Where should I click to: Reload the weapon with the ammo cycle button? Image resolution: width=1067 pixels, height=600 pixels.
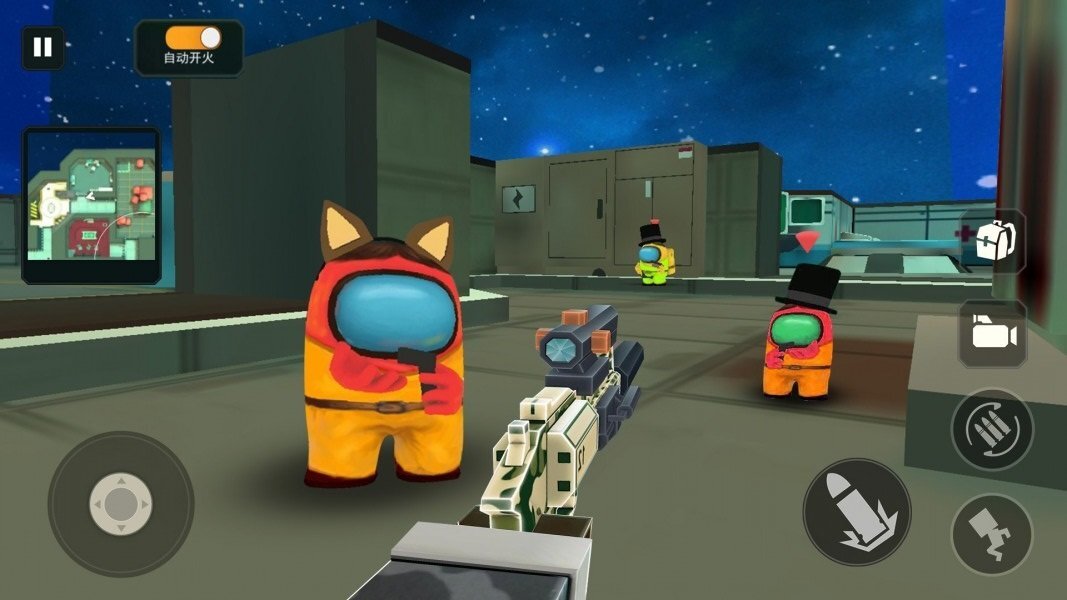click(x=991, y=429)
